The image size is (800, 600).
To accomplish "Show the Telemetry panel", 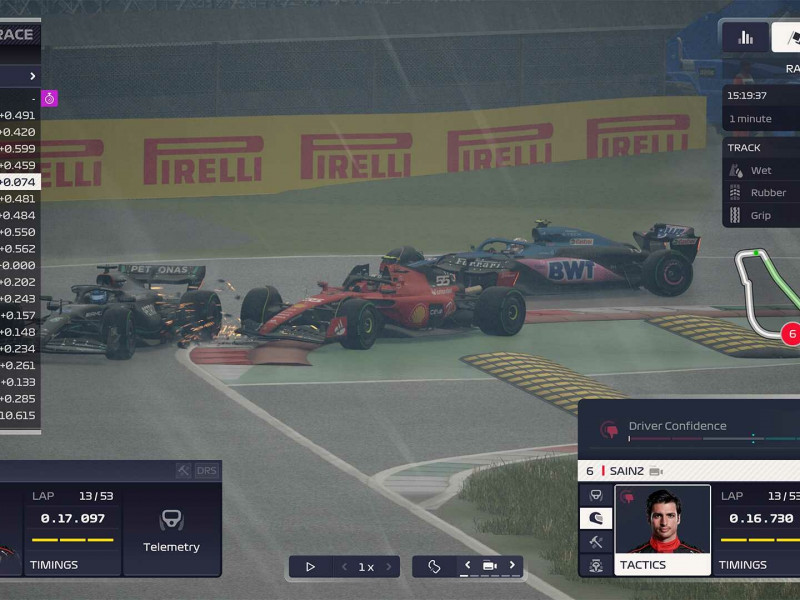I will [x=171, y=530].
